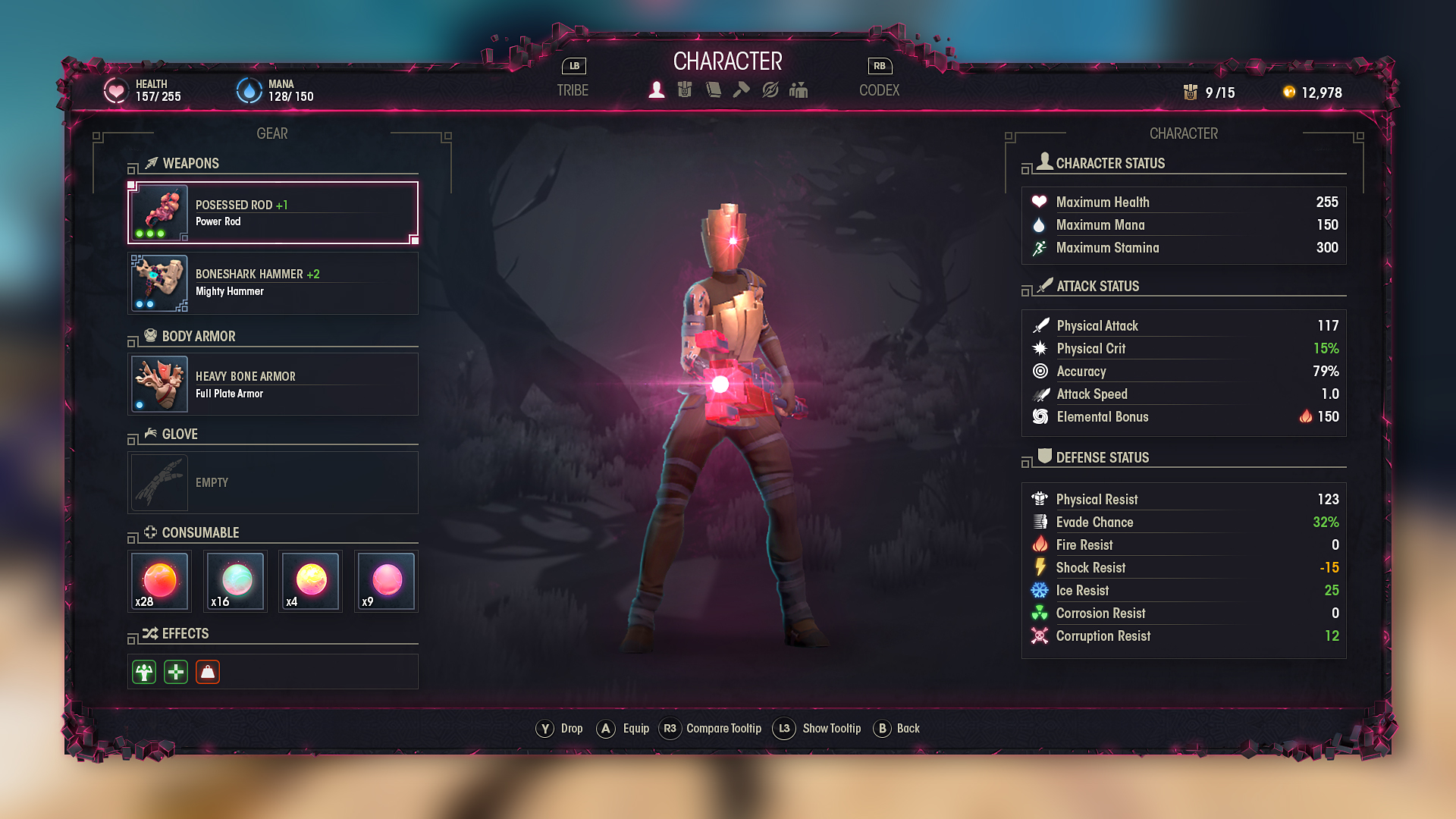The image size is (1456, 819).
Task: Open the book journal tab
Action: [714, 90]
